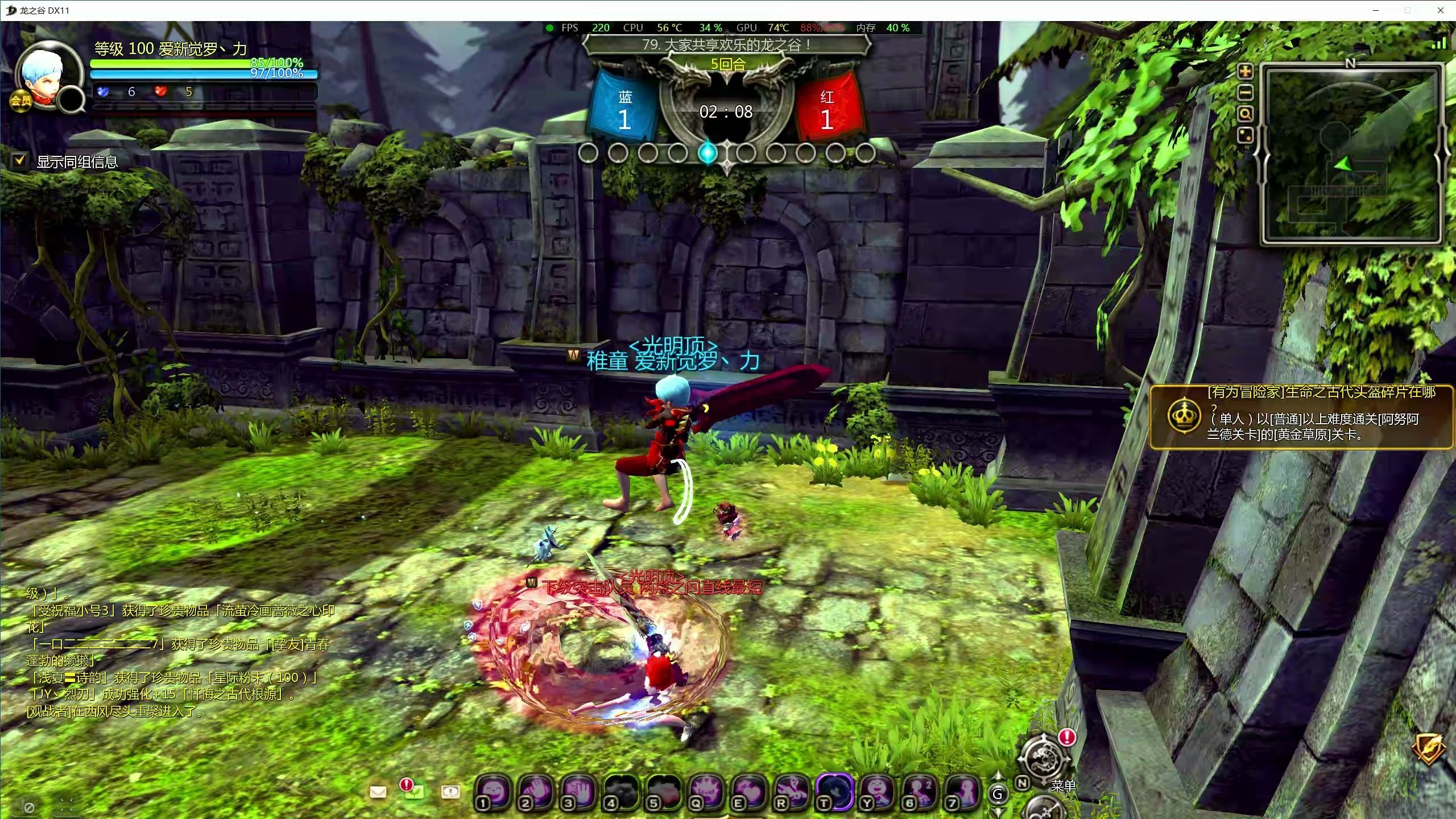Use the laughing face emote in slot 1
This screenshot has width=1456, height=819.
(494, 791)
